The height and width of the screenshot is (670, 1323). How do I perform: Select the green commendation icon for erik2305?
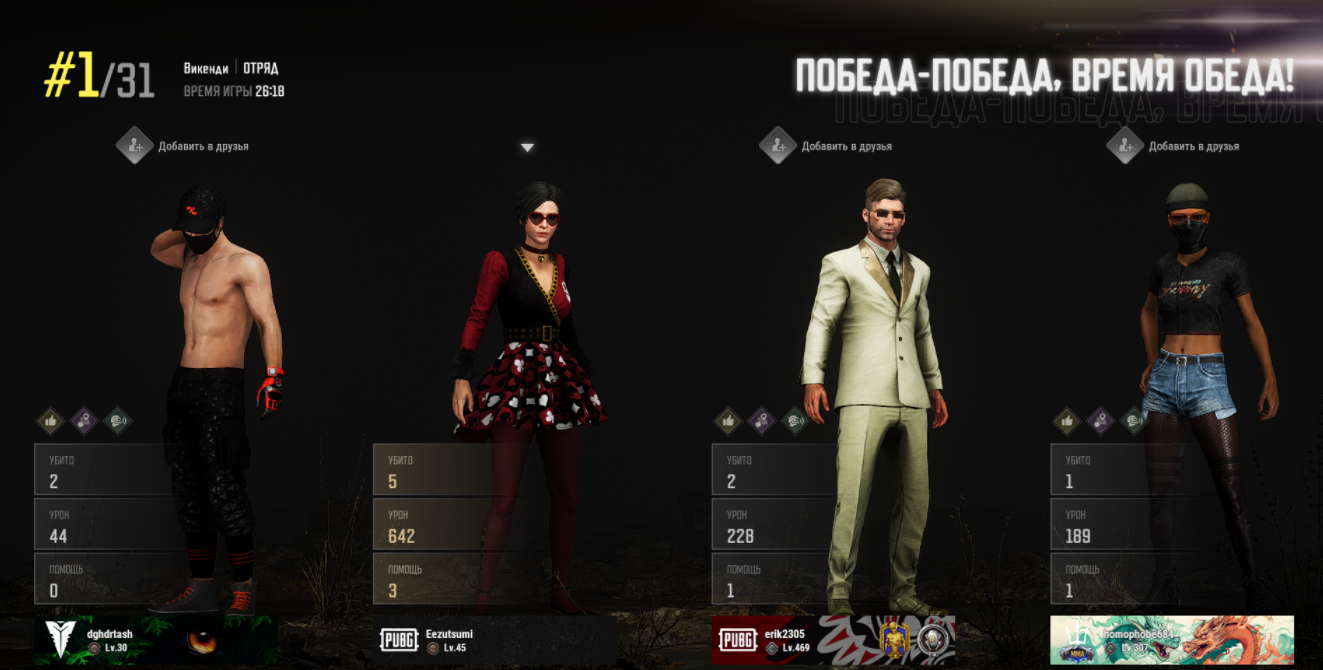click(795, 421)
